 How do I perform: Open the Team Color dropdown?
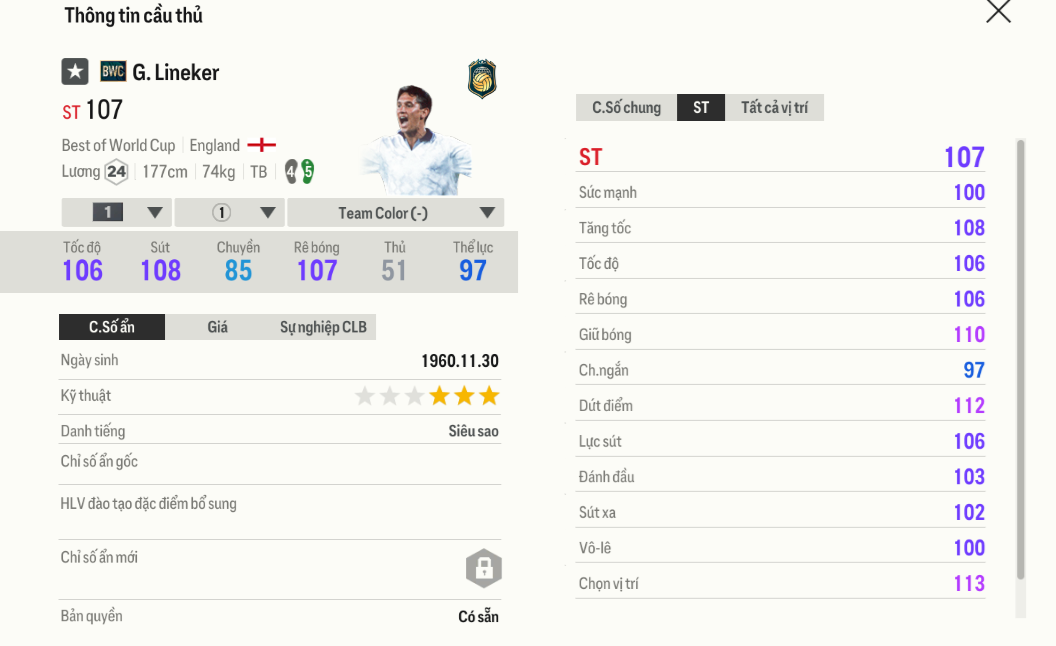(x=395, y=213)
